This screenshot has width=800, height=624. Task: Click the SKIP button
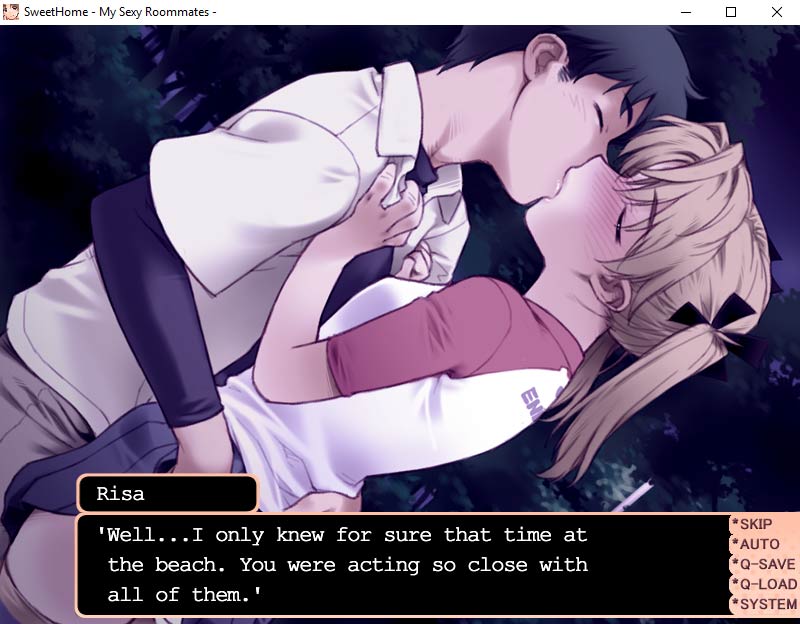click(x=755, y=524)
